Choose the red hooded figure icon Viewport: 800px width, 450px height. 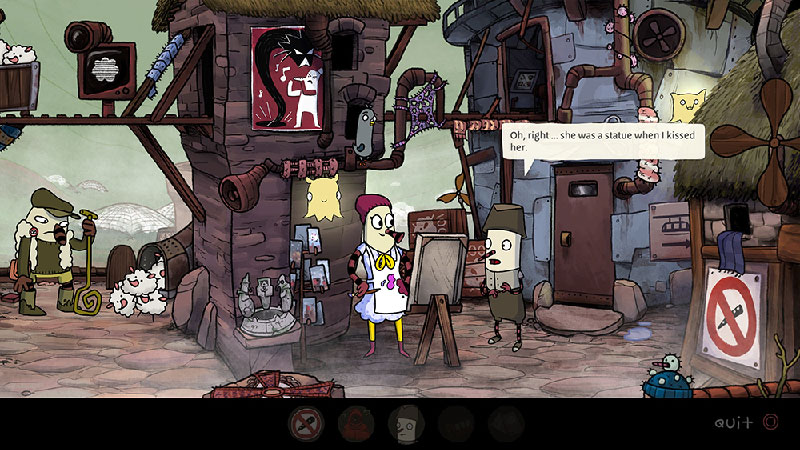click(355, 424)
